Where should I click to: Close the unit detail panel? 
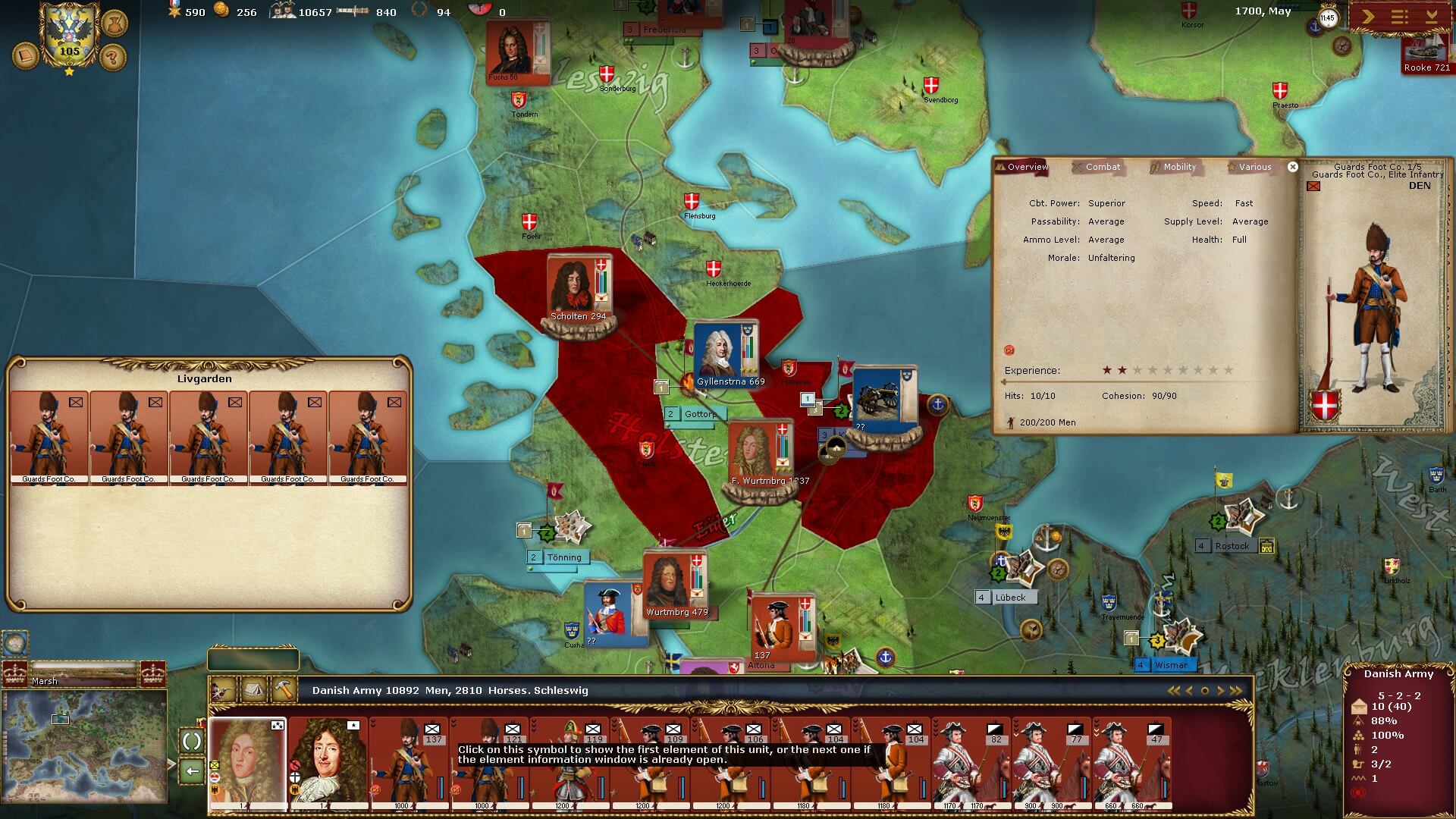pyautogui.click(x=1293, y=167)
